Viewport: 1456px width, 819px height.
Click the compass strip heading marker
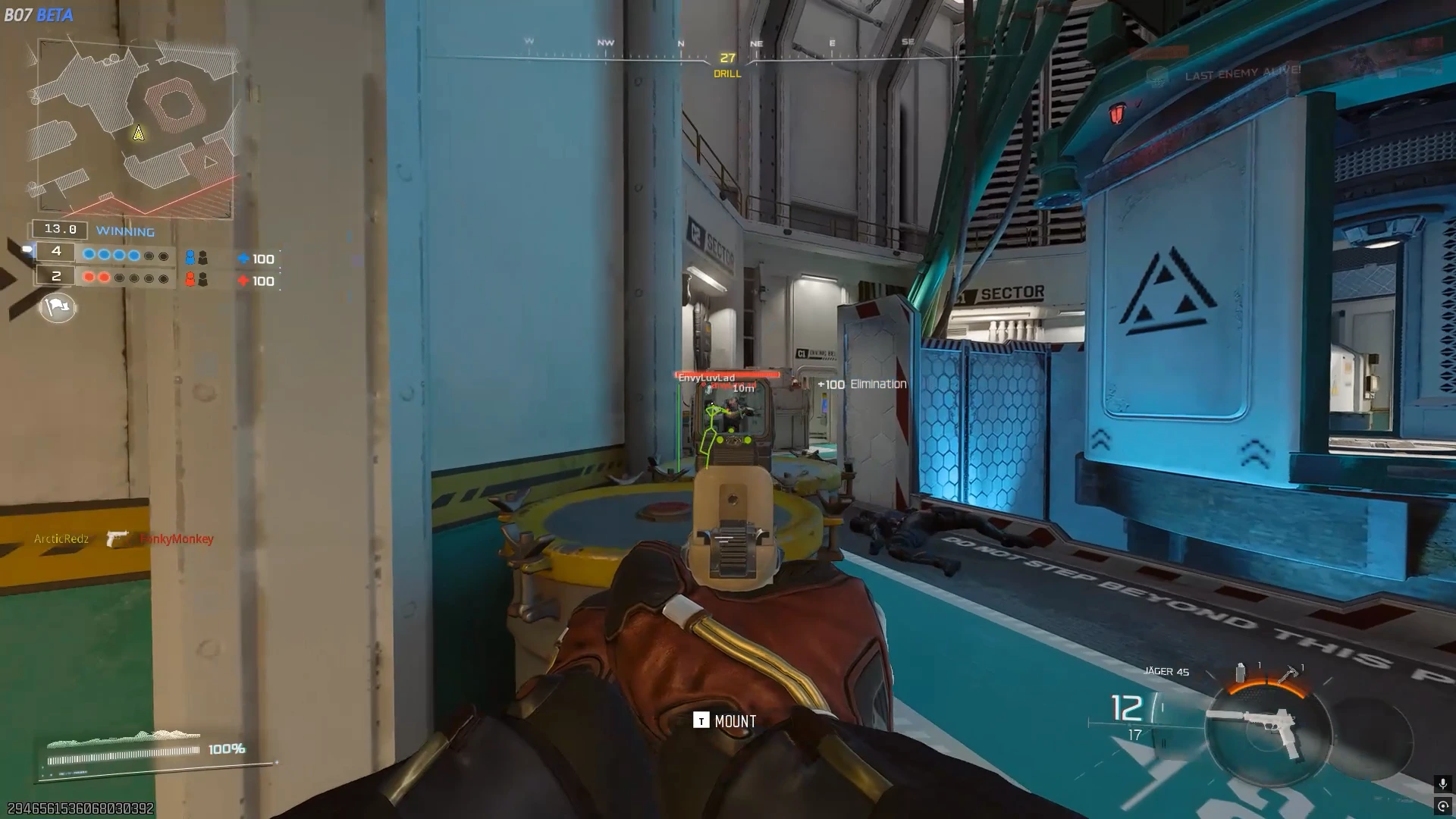coord(727,58)
